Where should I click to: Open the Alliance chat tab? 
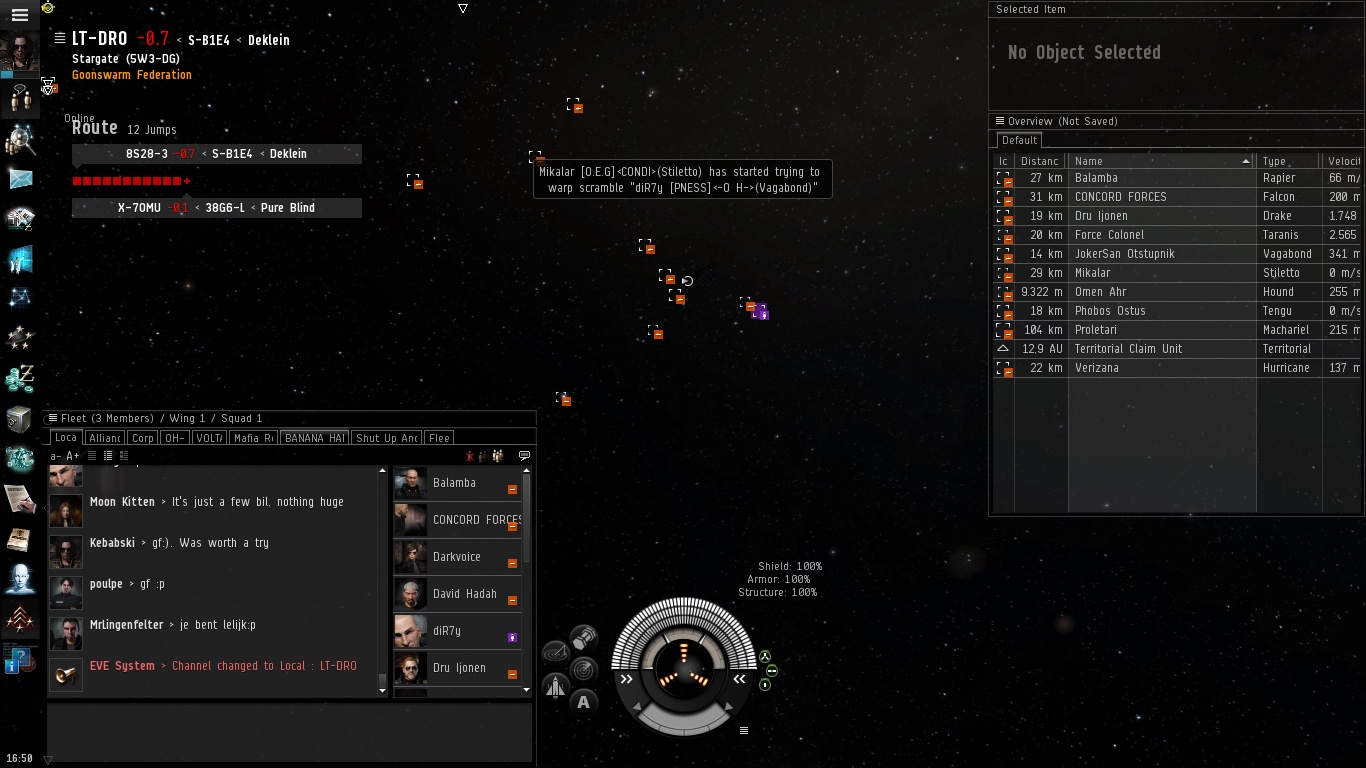(104, 438)
